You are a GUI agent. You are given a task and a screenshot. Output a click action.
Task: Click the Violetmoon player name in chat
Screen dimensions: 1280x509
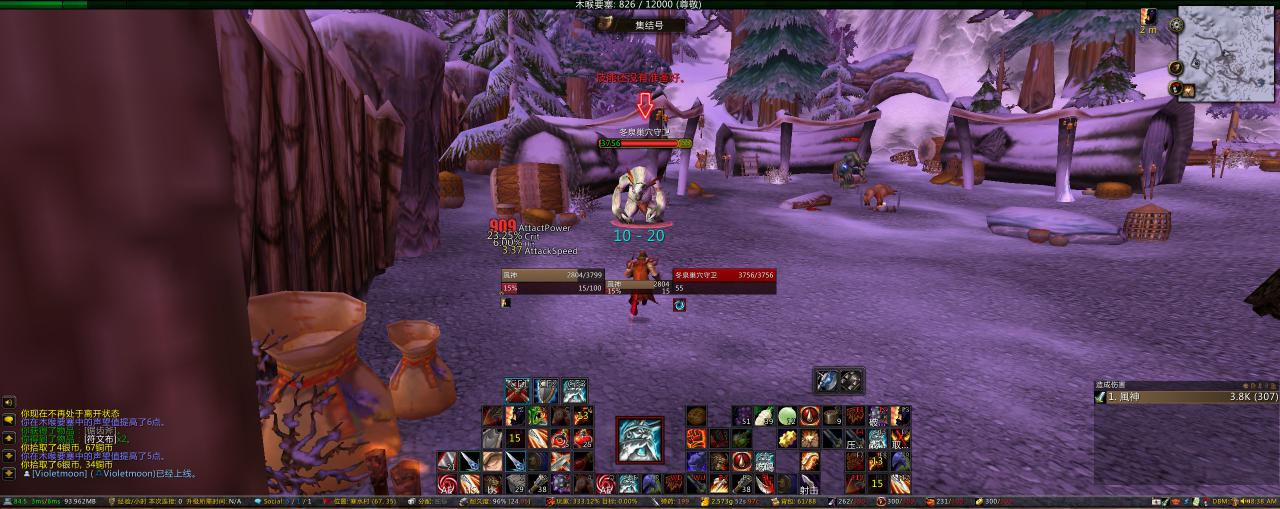tap(59, 474)
